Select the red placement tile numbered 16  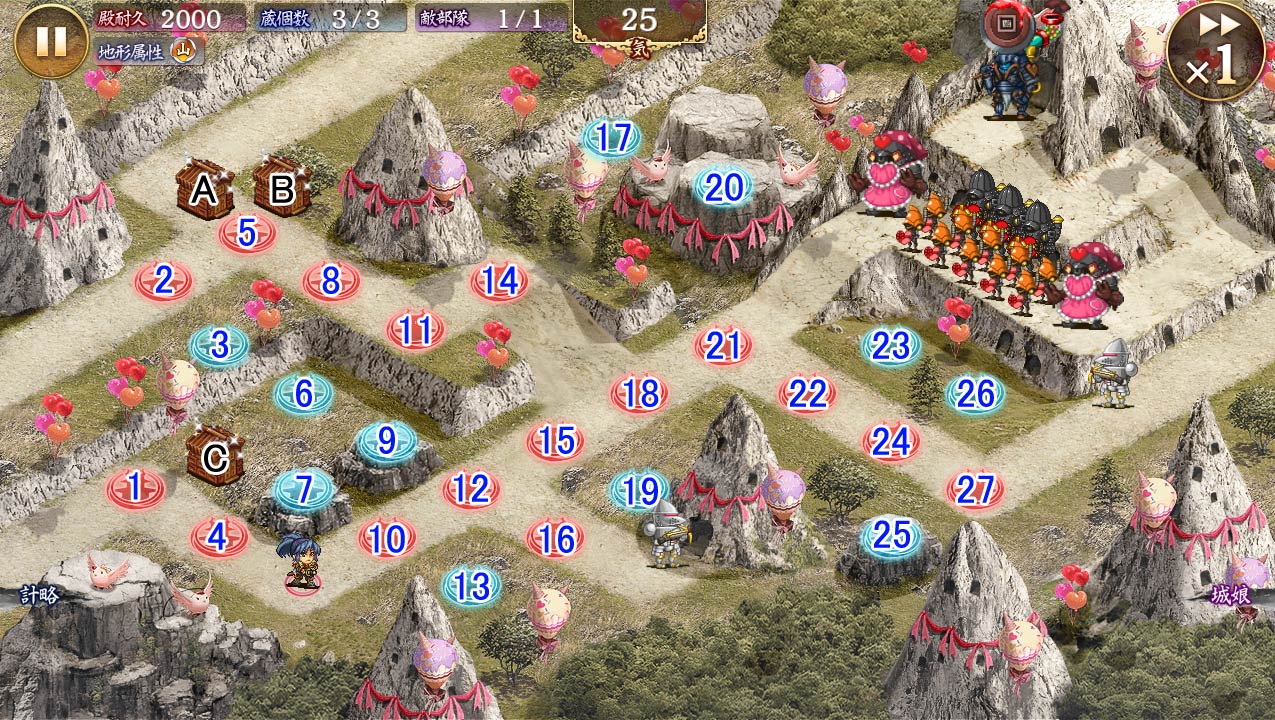pos(555,540)
